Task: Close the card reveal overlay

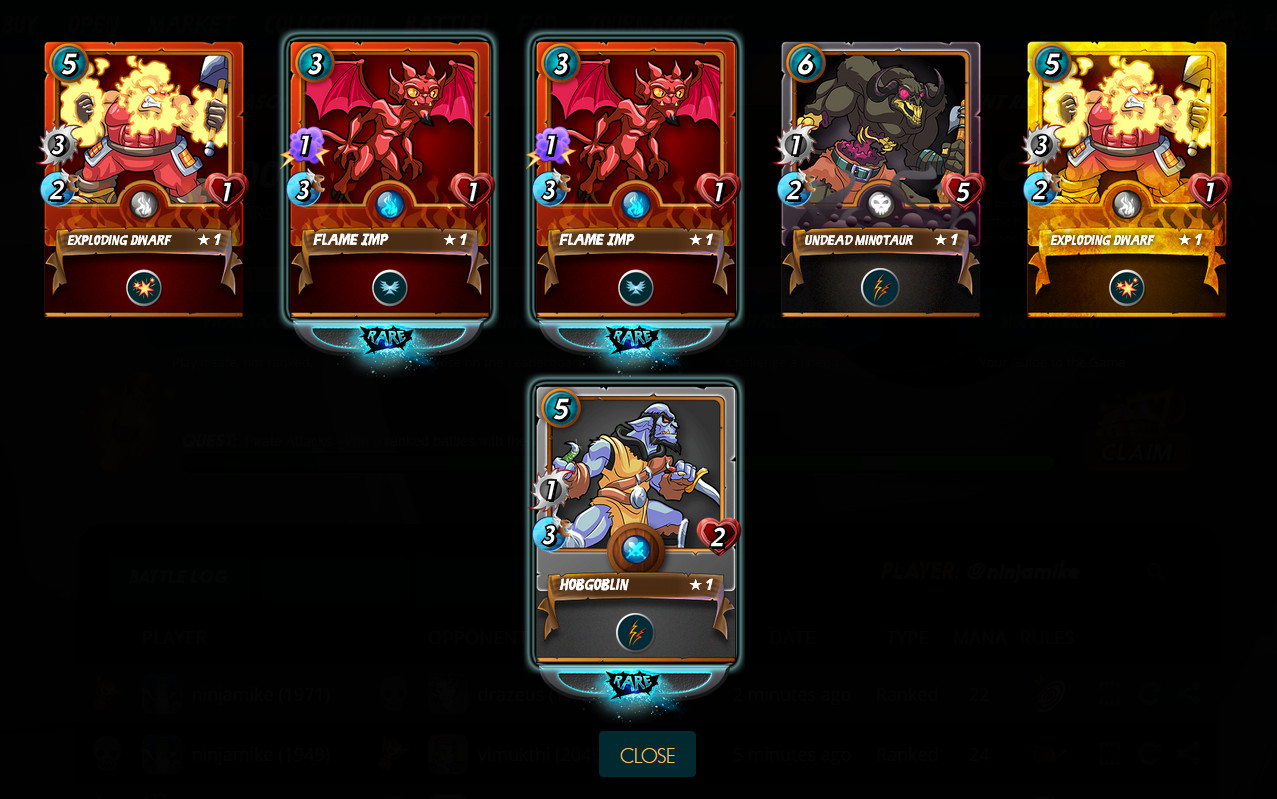Action: coord(647,755)
